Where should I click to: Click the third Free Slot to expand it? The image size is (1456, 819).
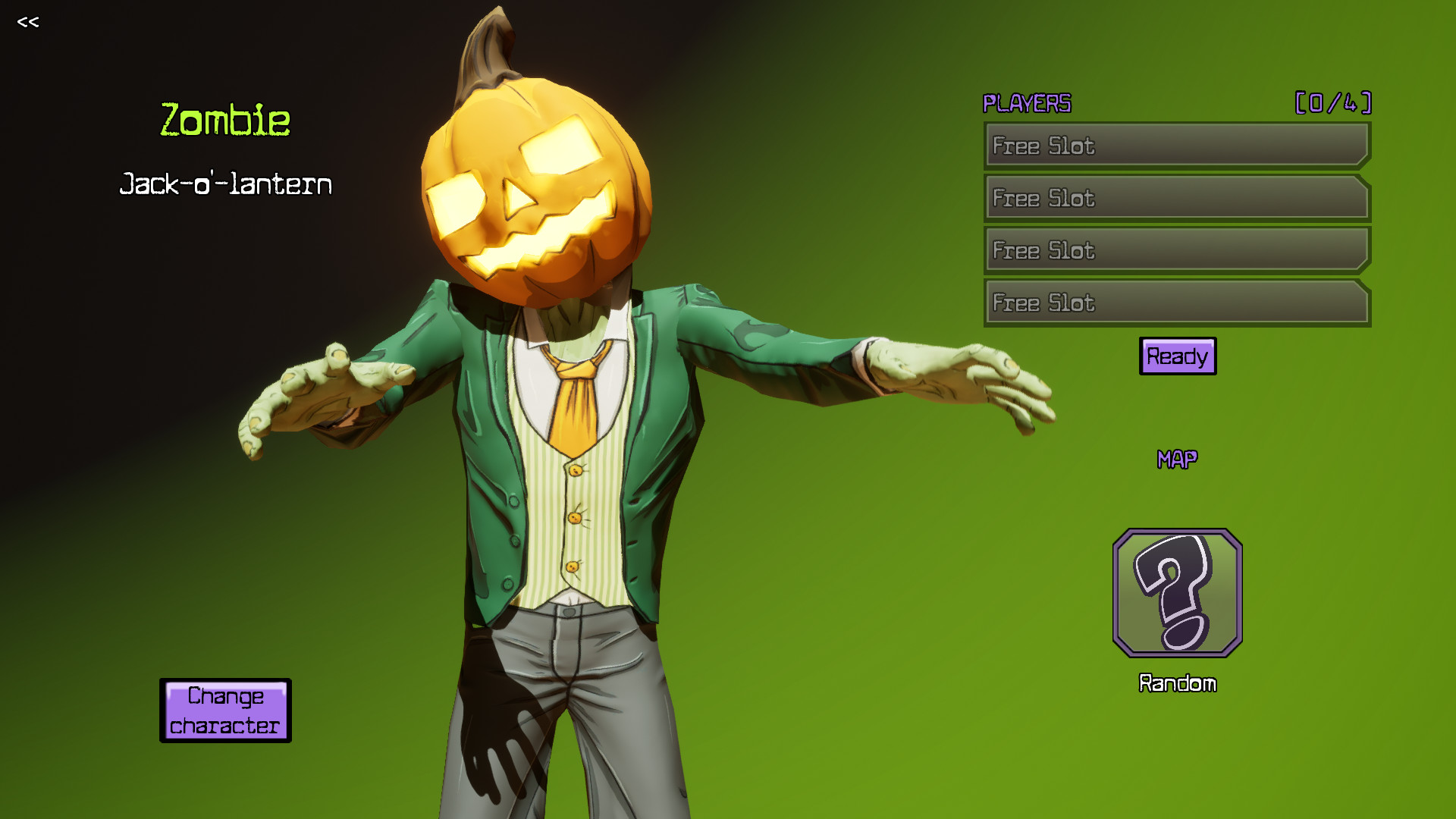click(x=1175, y=250)
